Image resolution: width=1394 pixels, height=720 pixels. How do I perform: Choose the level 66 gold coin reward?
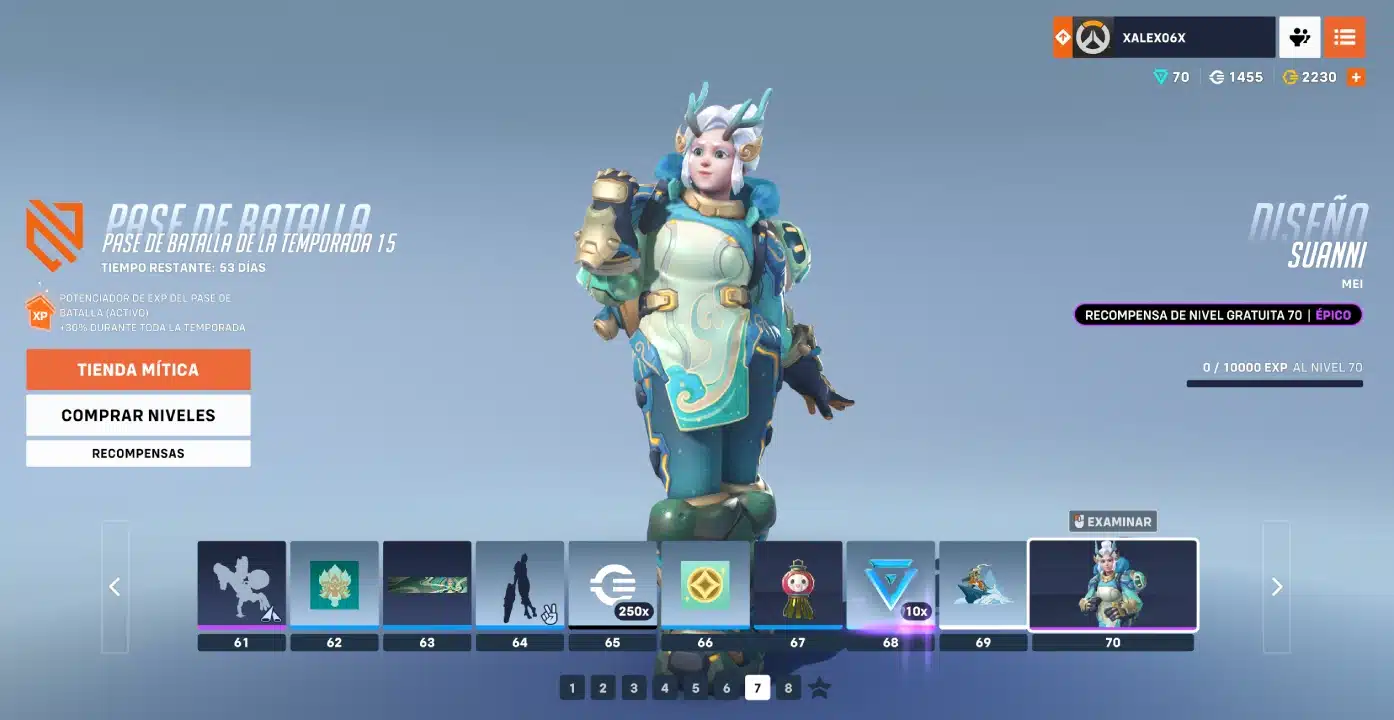click(705, 585)
